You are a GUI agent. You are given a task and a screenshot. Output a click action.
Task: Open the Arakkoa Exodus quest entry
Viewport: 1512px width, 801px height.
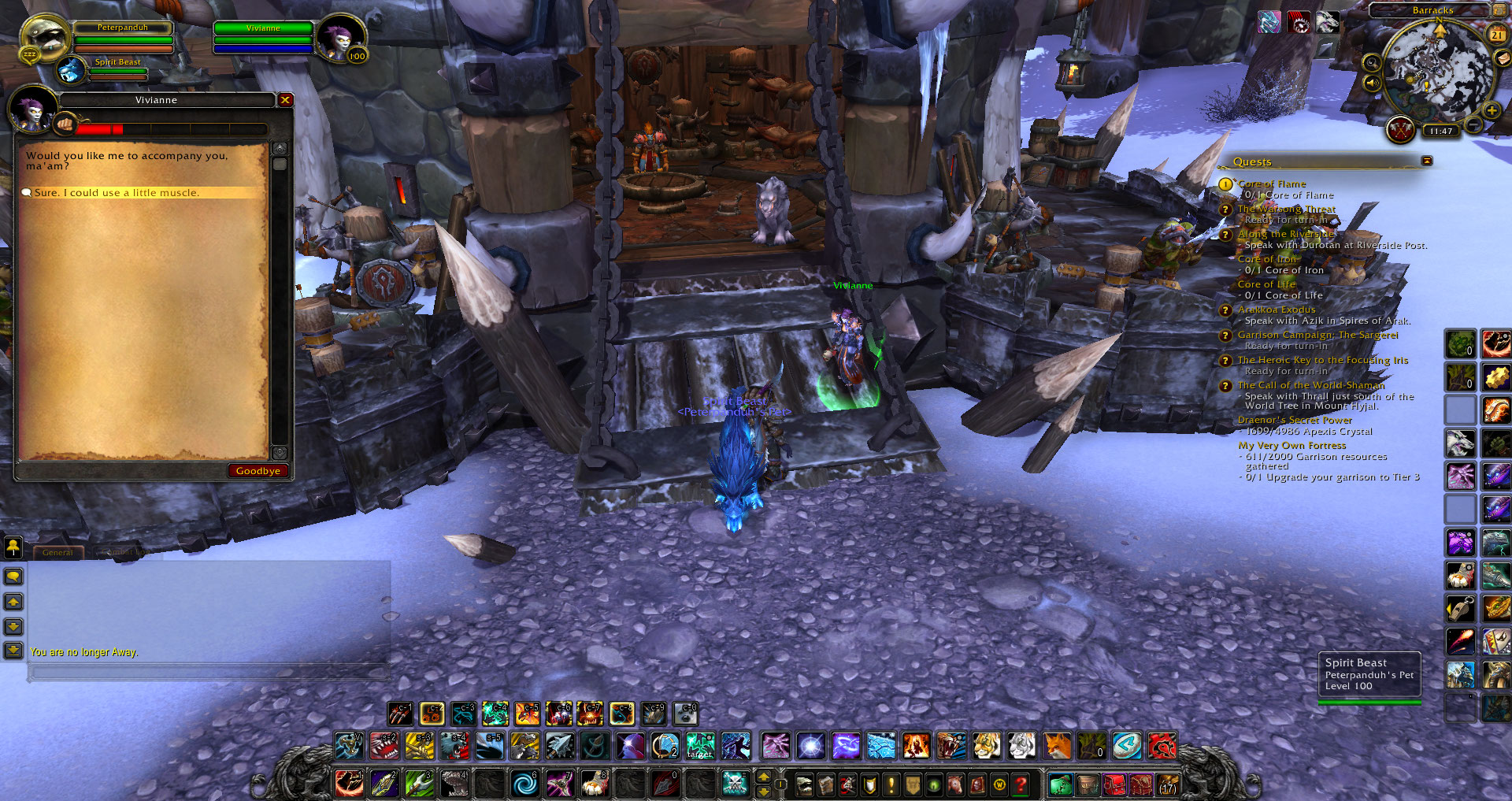click(x=1276, y=310)
